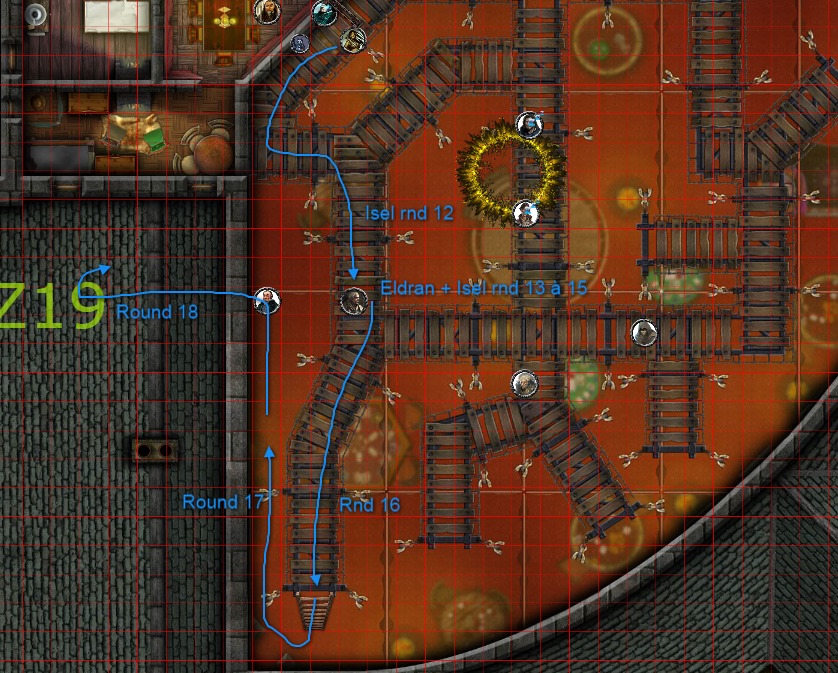This screenshot has width=838, height=673.
Task: Select the small dark purple token
Action: pyautogui.click(x=299, y=43)
